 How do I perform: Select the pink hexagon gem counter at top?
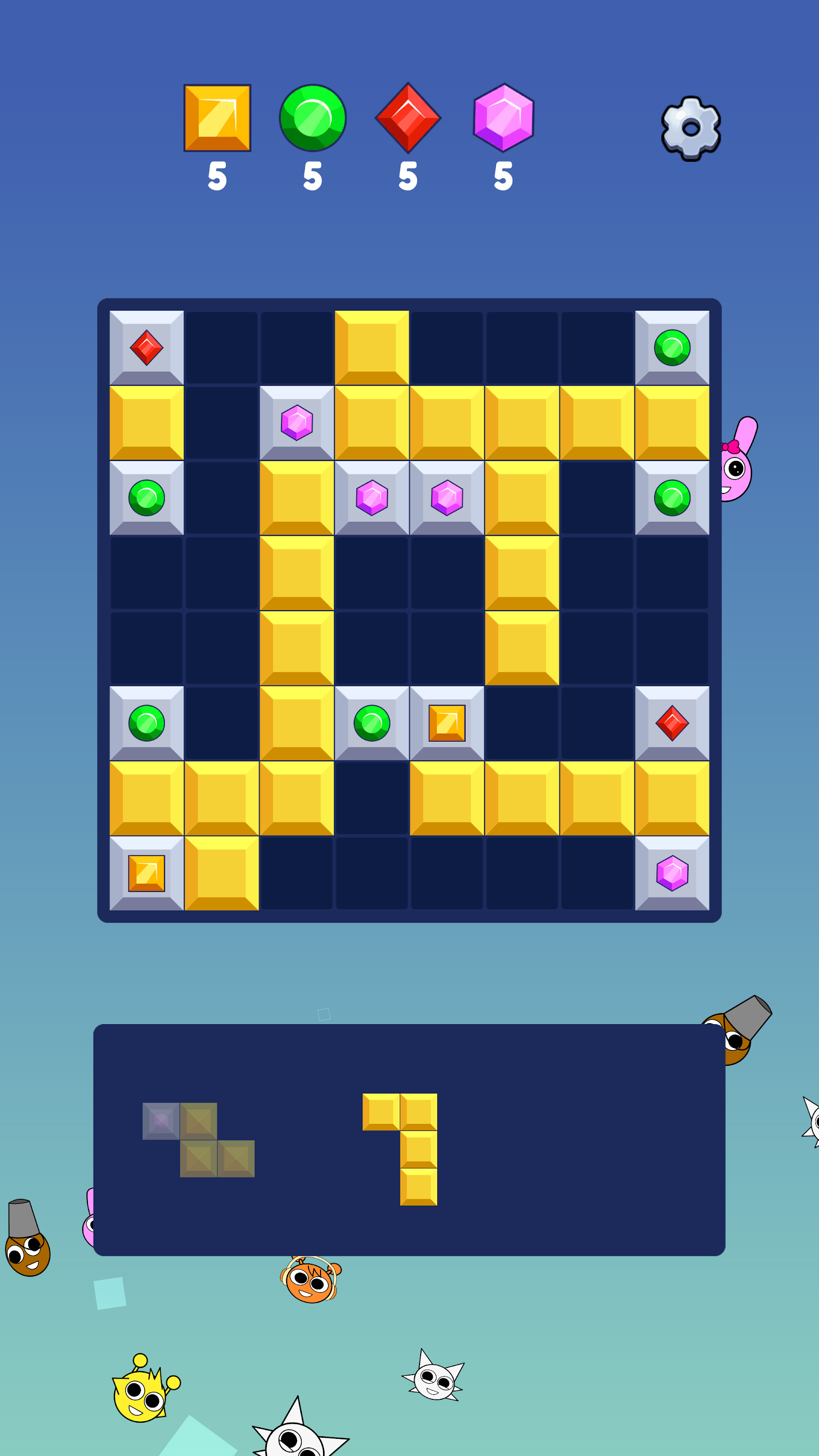tap(503, 119)
